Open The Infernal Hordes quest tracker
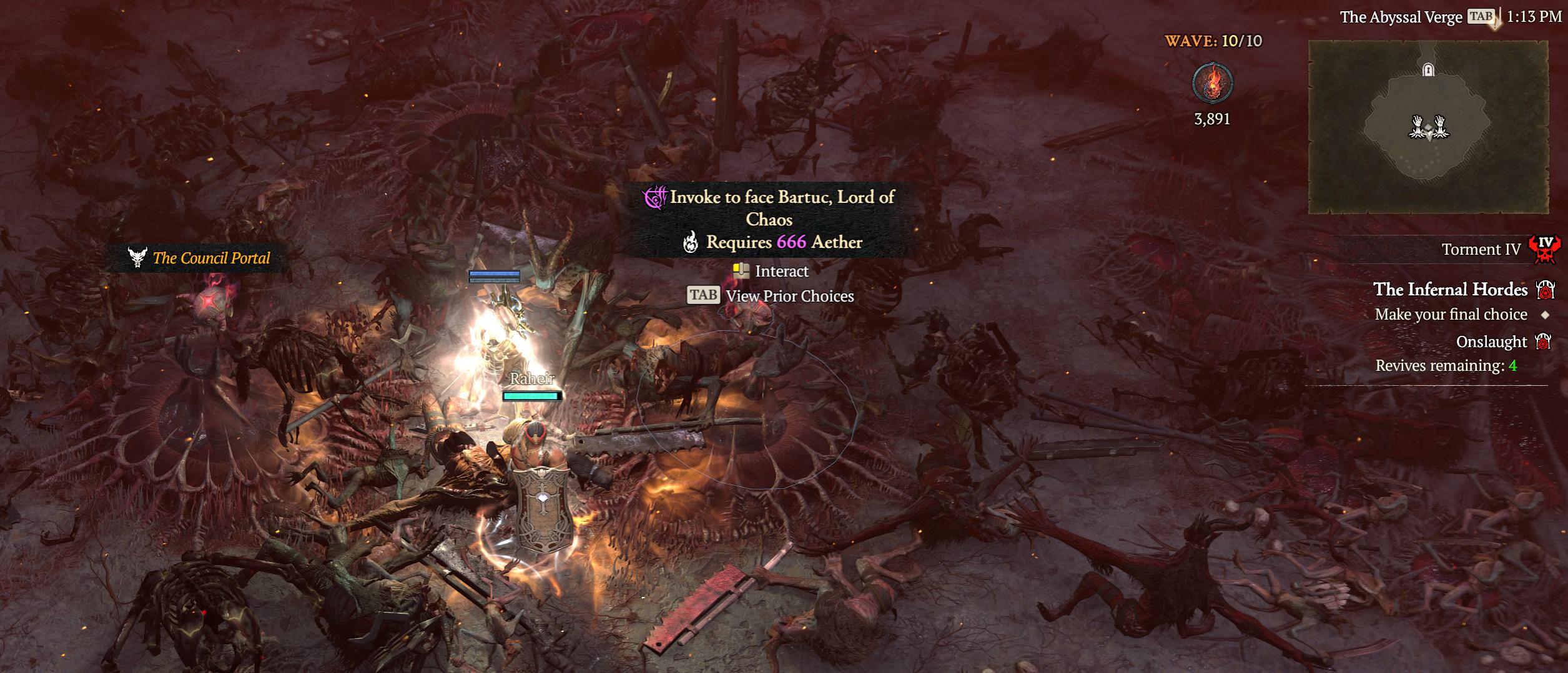 (x=1450, y=290)
